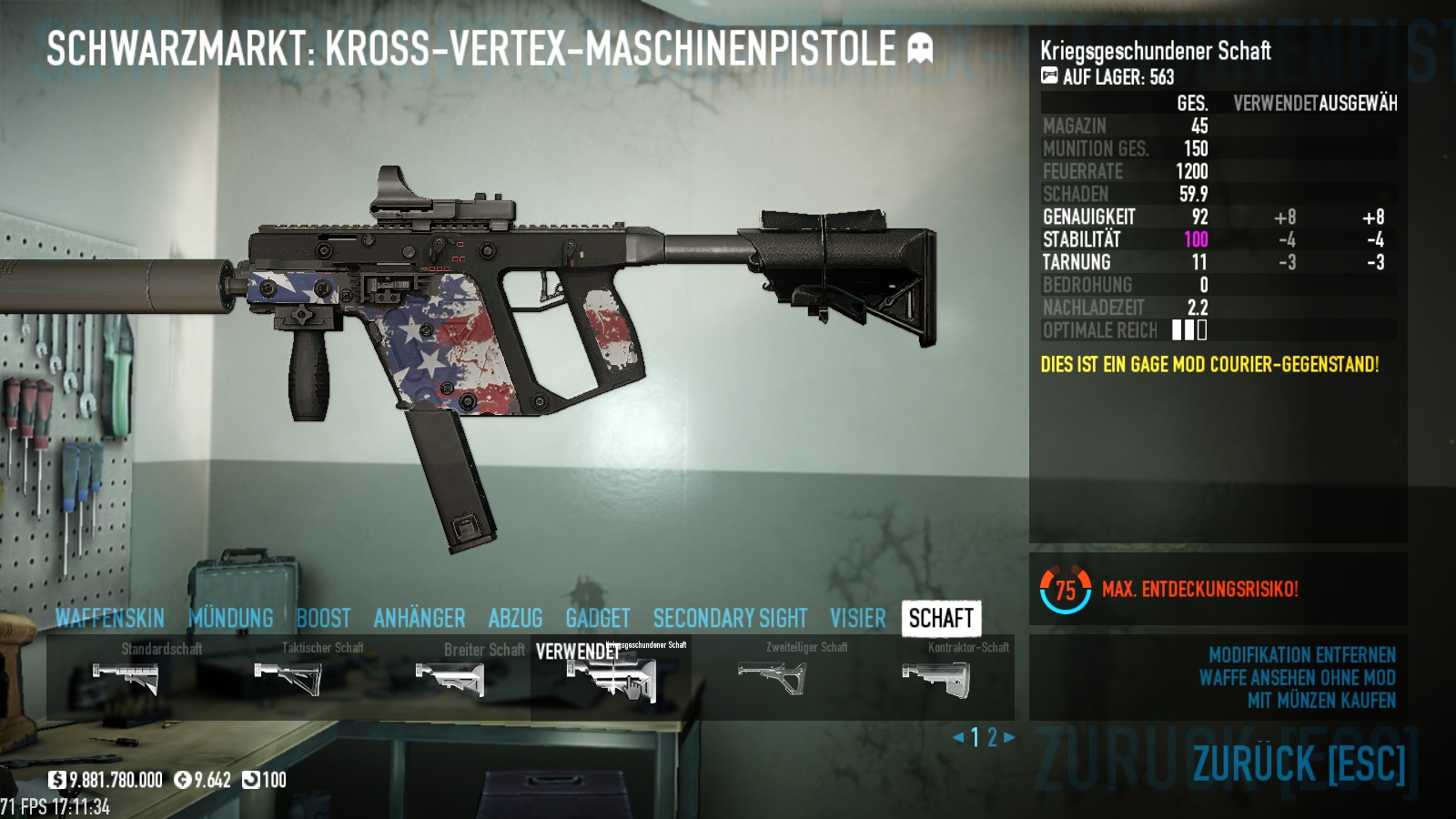Click Modifikation entfernen
Viewport: 1456px width, 819px height.
tap(1301, 655)
